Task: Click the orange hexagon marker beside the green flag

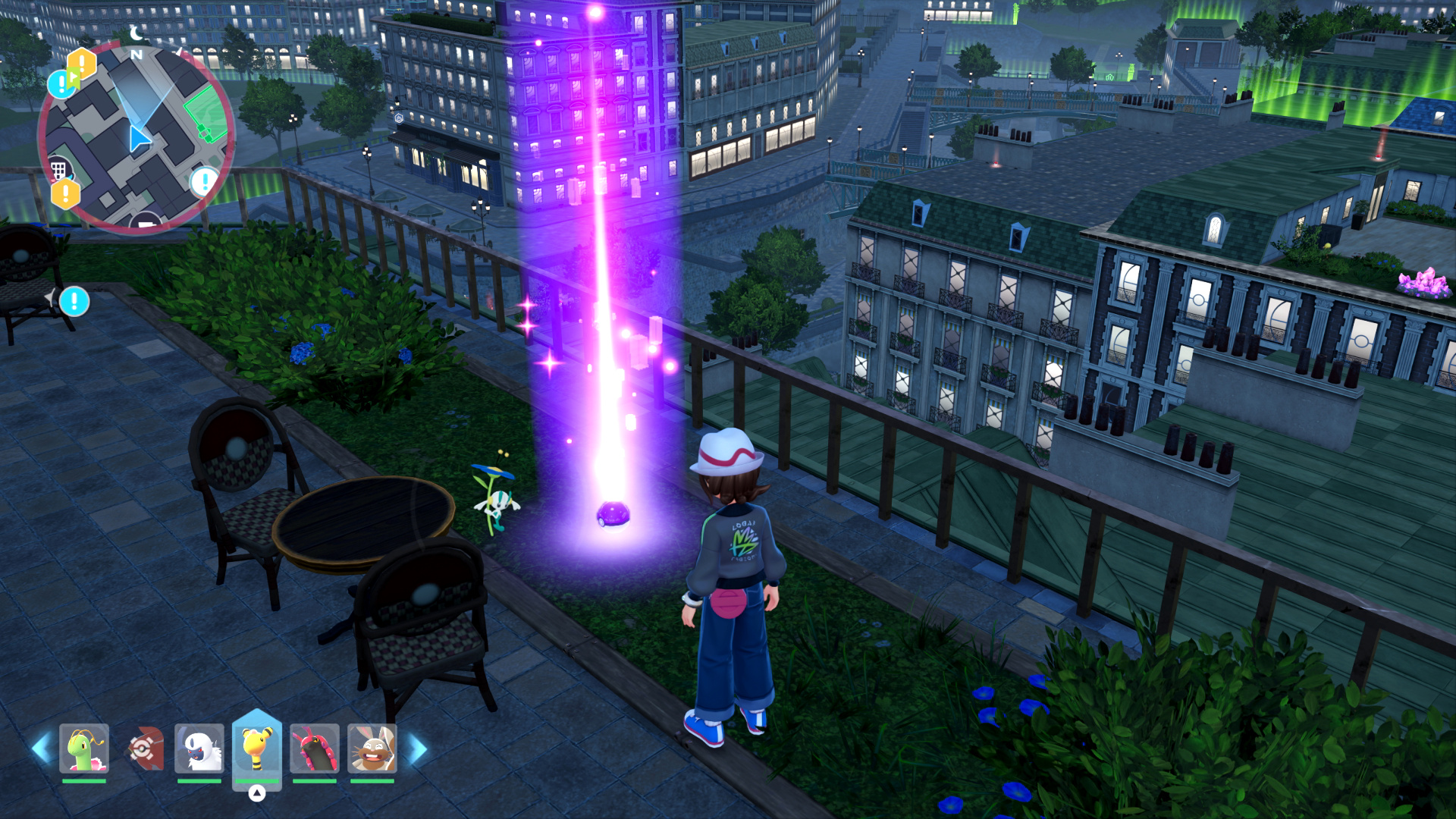Action: pos(82,64)
